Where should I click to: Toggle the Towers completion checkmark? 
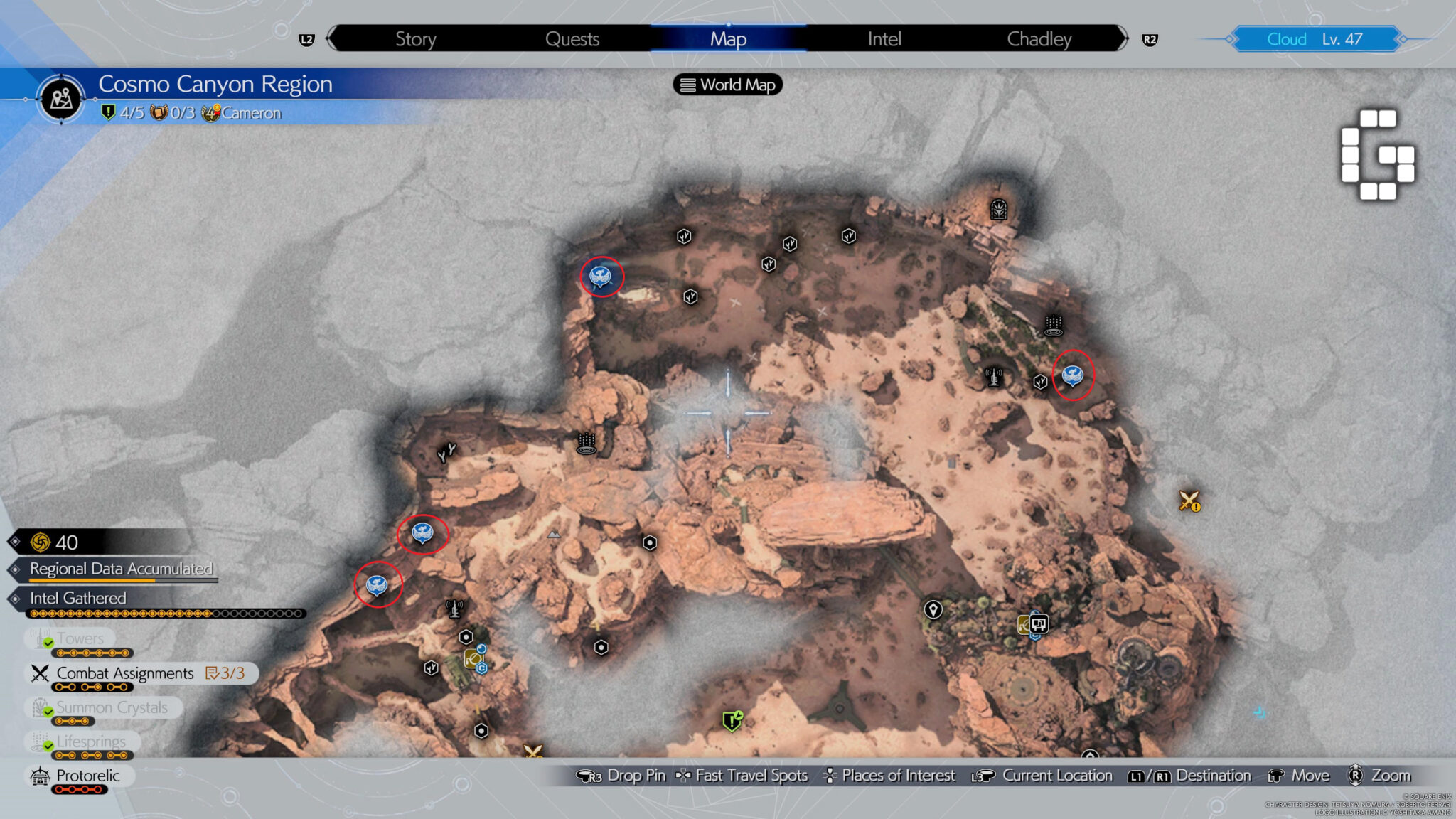pos(48,643)
